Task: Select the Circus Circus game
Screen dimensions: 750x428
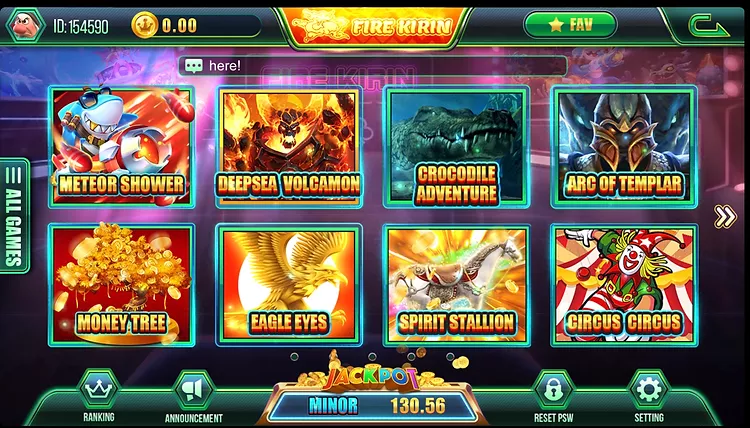Action: [623, 283]
